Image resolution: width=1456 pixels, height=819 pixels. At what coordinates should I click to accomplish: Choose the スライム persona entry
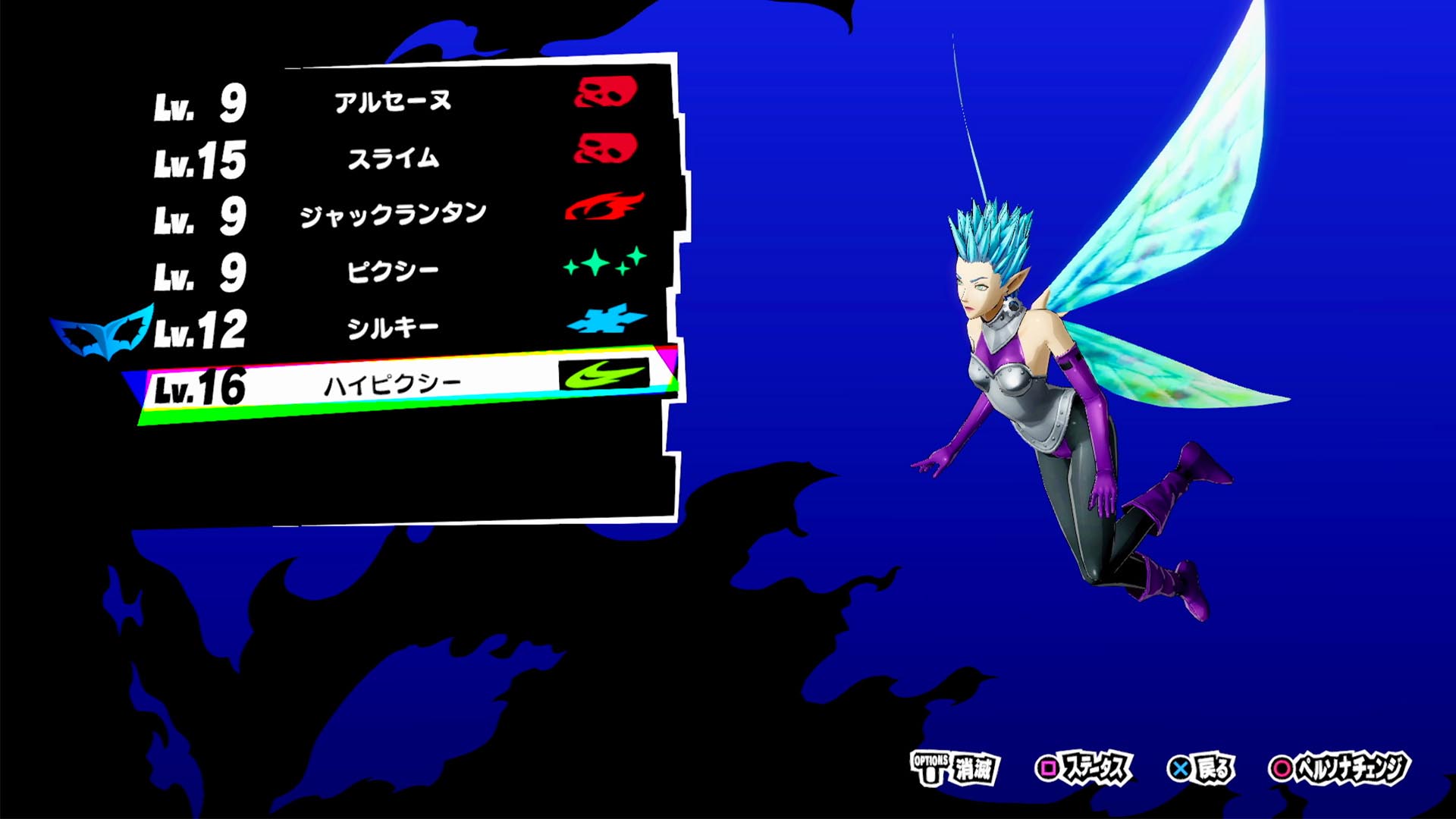pyautogui.click(x=393, y=158)
